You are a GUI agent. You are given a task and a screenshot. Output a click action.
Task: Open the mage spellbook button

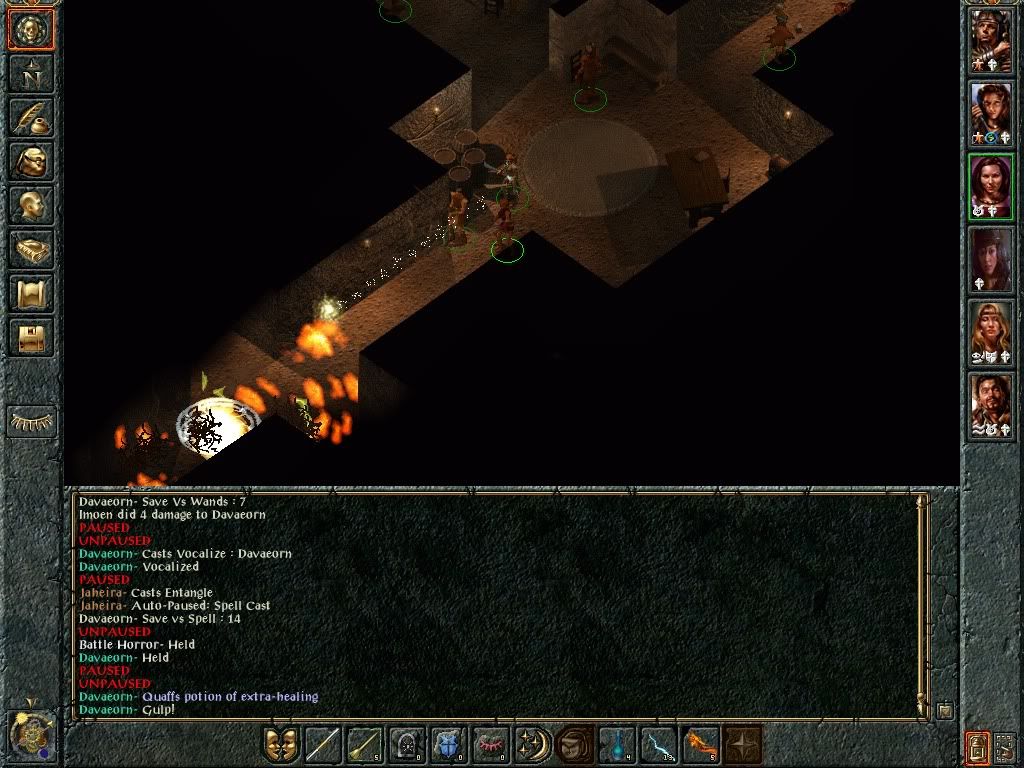31,249
